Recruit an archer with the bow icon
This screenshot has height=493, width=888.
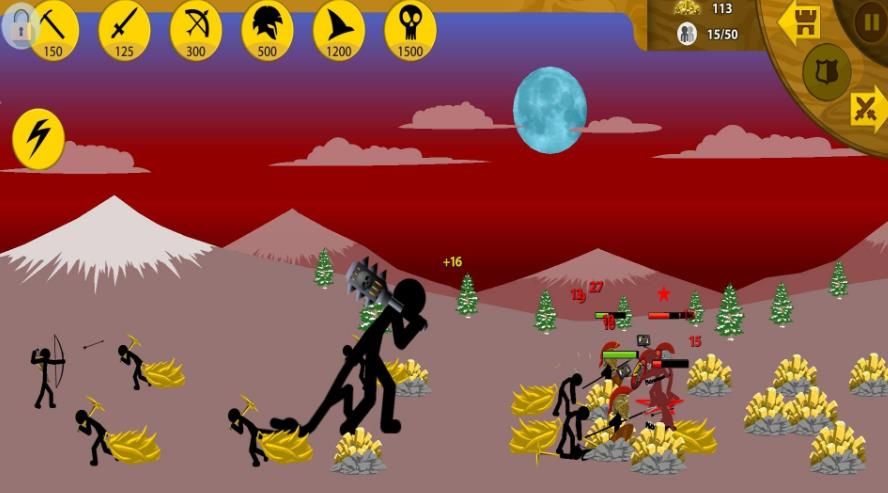[x=196, y=29]
